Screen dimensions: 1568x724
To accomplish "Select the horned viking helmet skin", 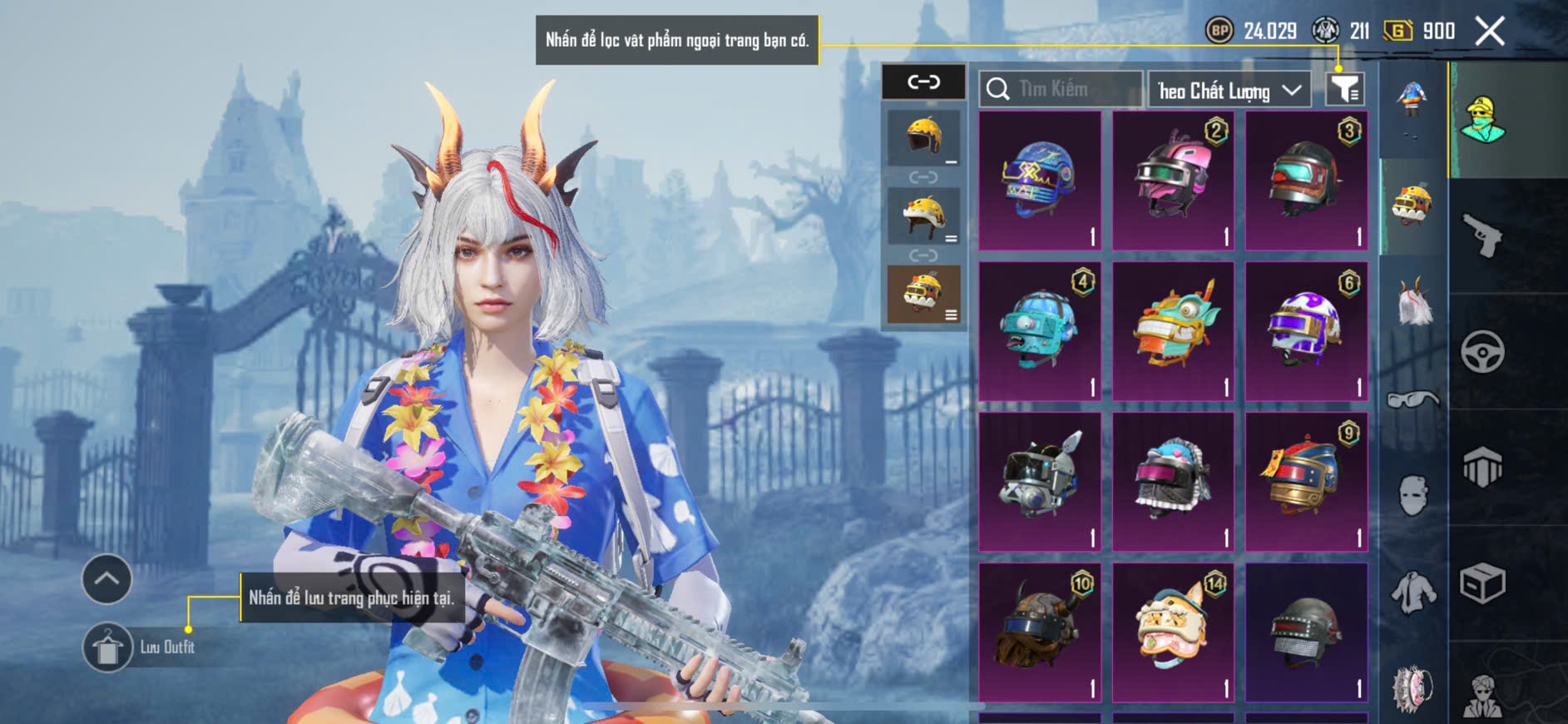I will click(1040, 632).
